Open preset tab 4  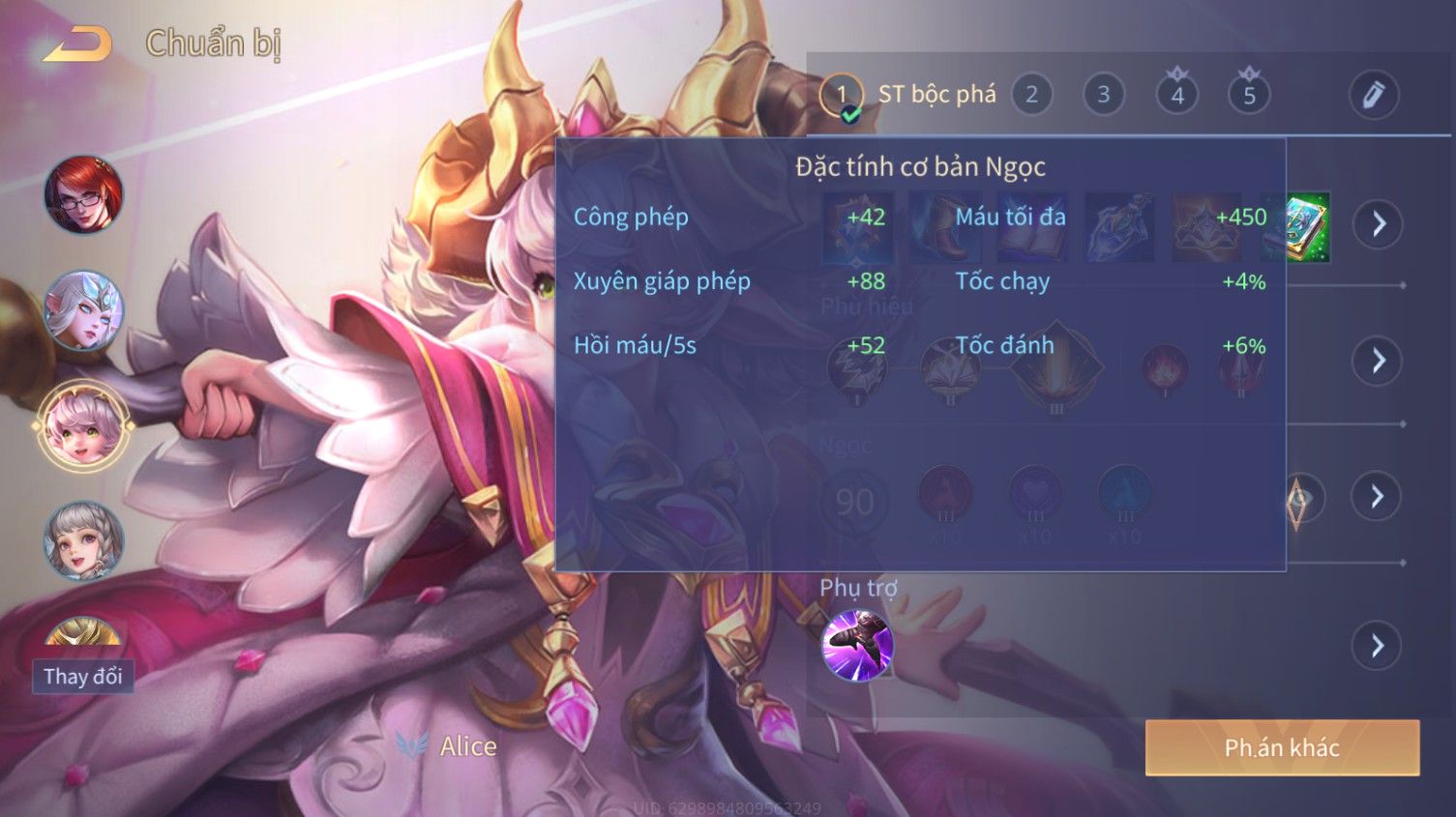click(x=1176, y=95)
